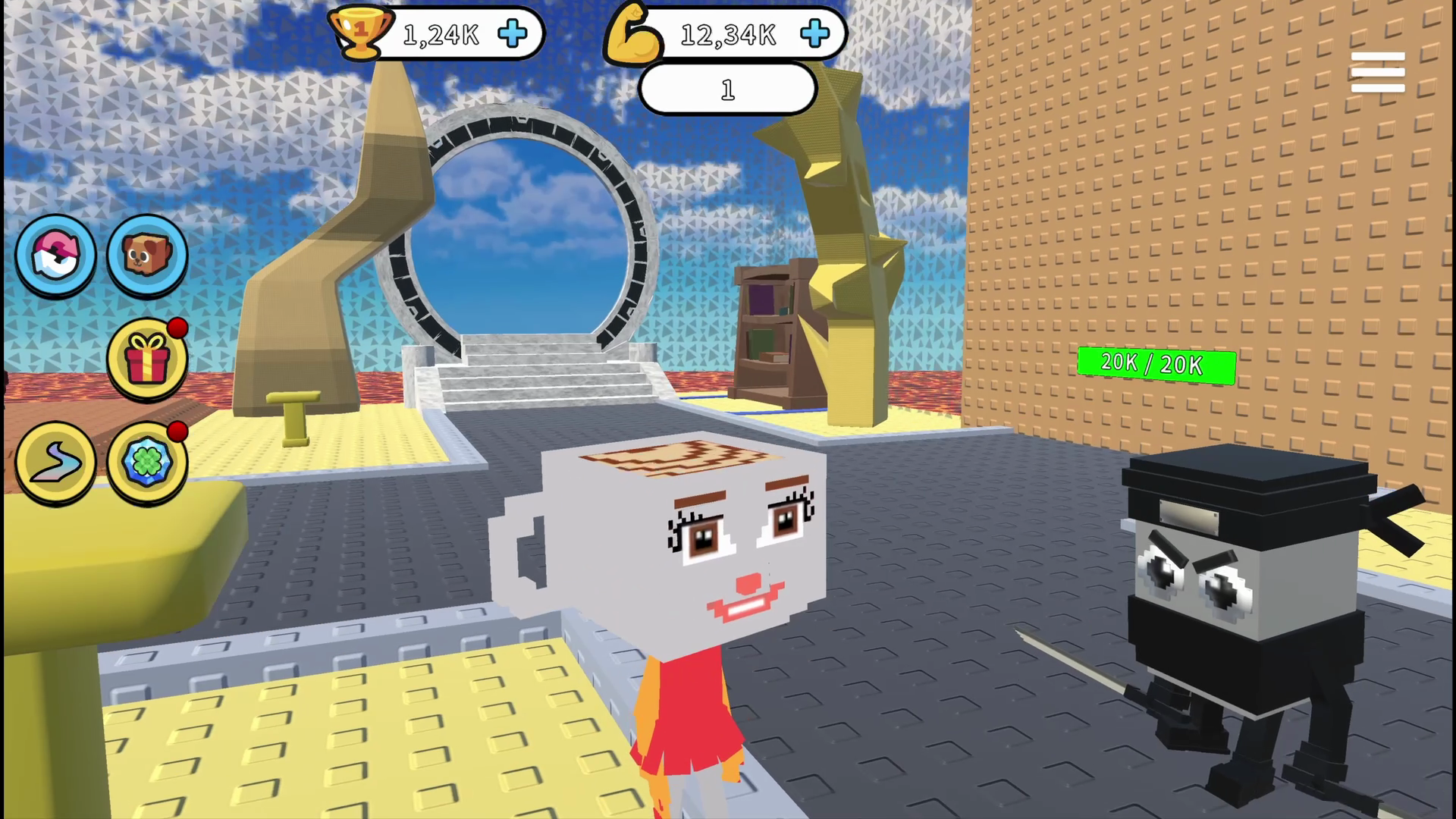Viewport: 1456px width, 819px height.
Task: Click the level counter showing 1
Action: pyautogui.click(x=726, y=89)
